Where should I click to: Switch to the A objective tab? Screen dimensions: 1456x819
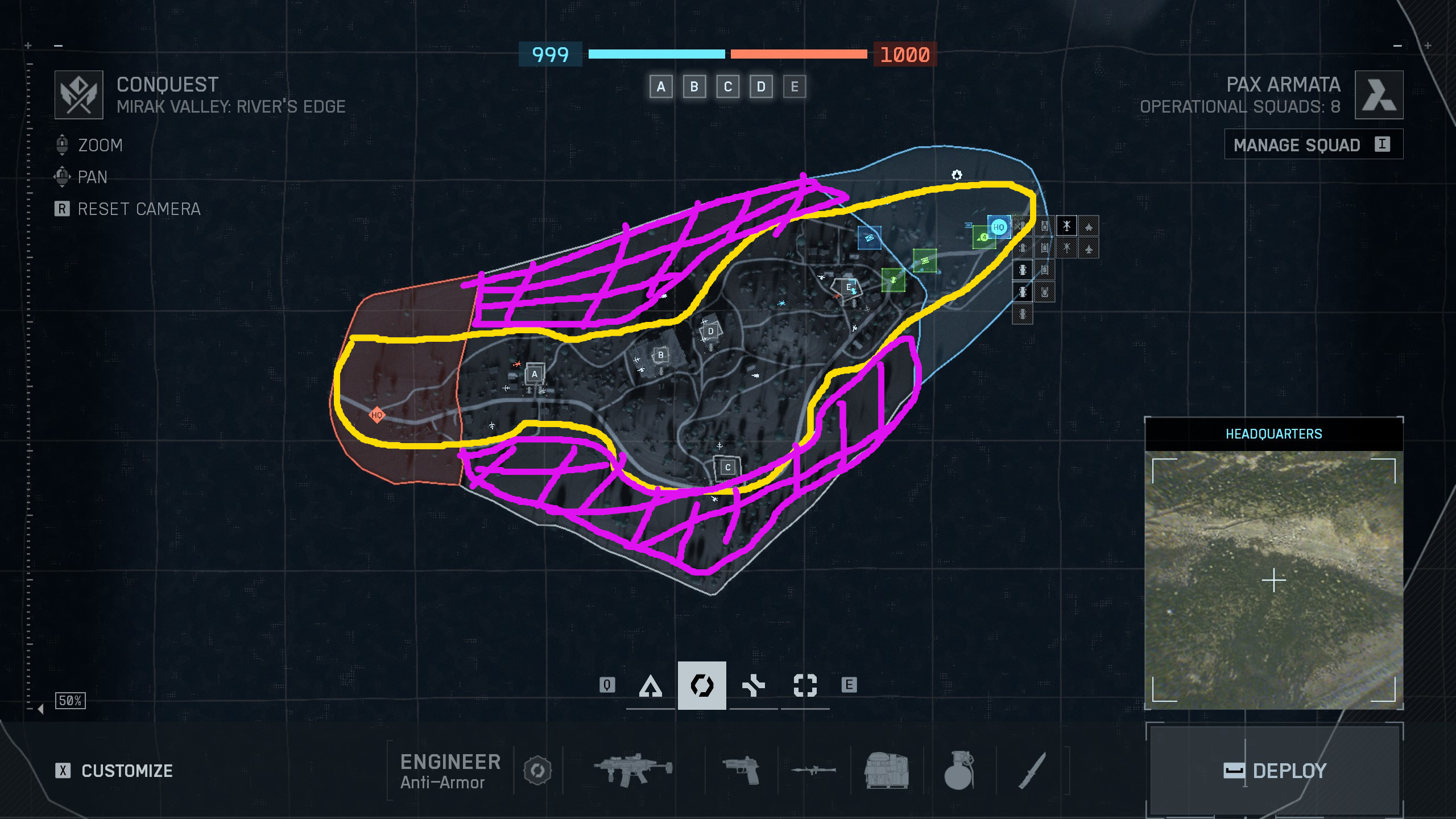[x=661, y=86]
